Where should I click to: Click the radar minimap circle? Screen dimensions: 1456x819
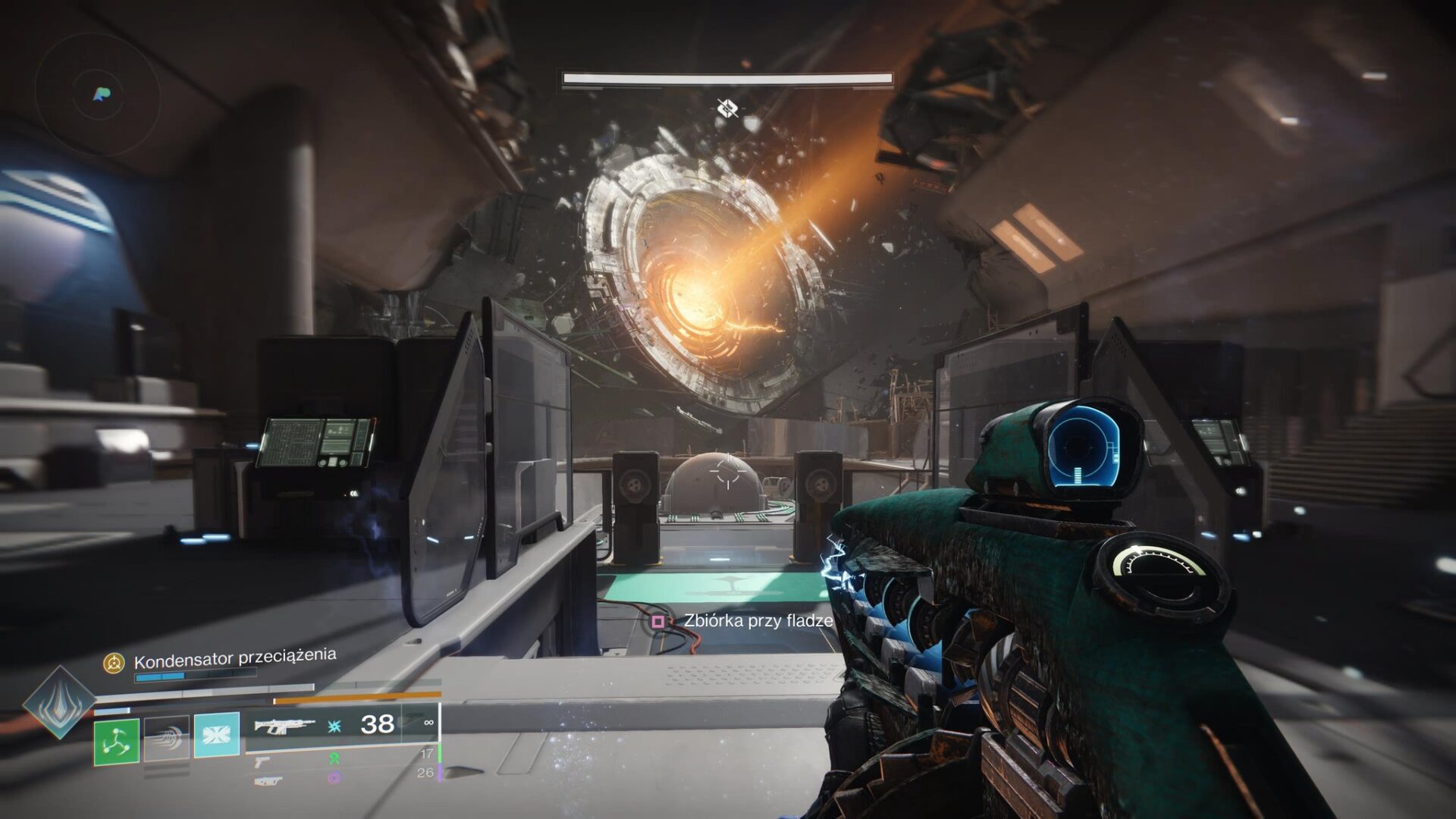pyautogui.click(x=99, y=95)
